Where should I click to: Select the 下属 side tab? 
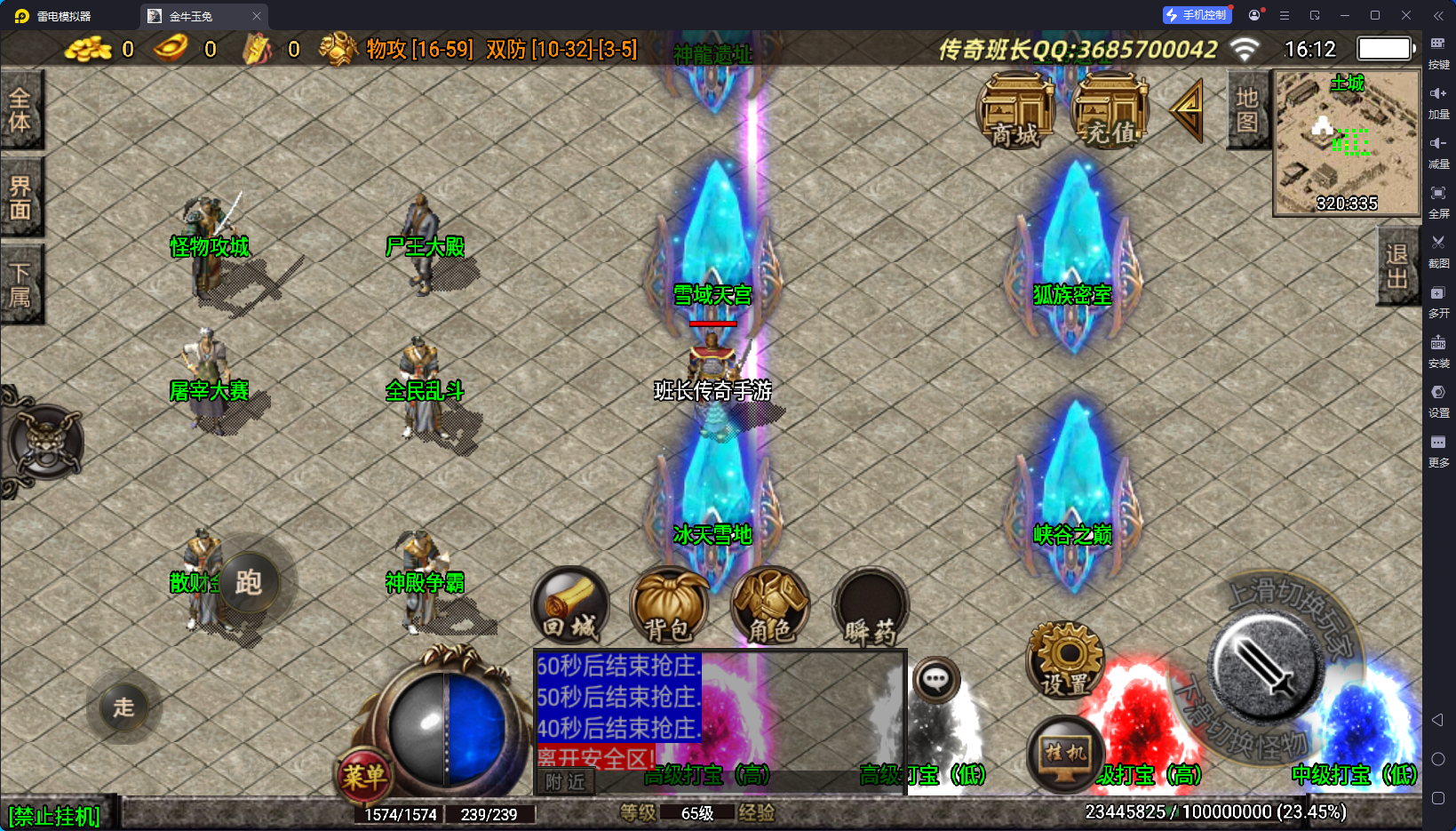[x=20, y=284]
